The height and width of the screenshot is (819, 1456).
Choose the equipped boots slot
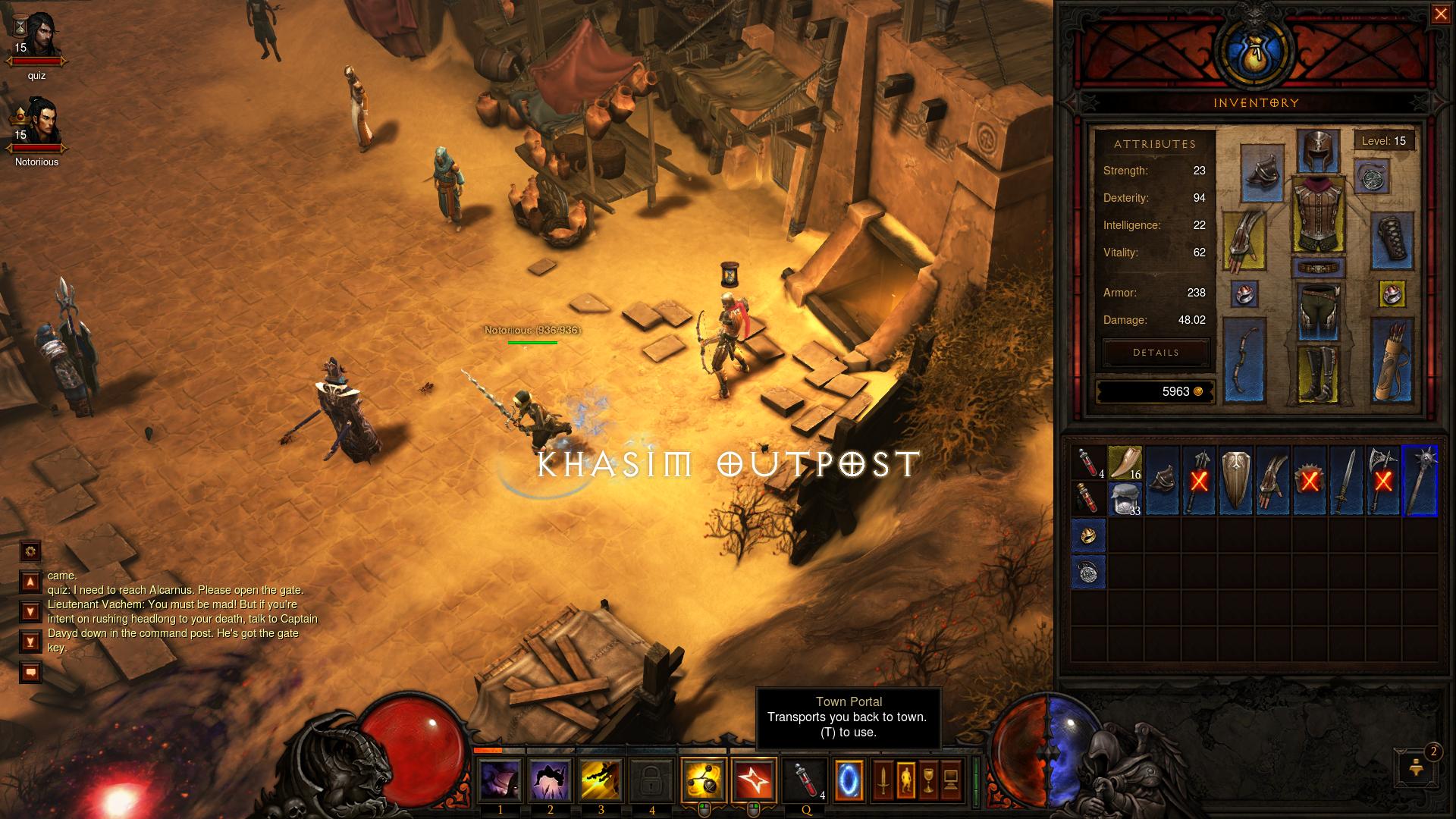click(x=1317, y=374)
